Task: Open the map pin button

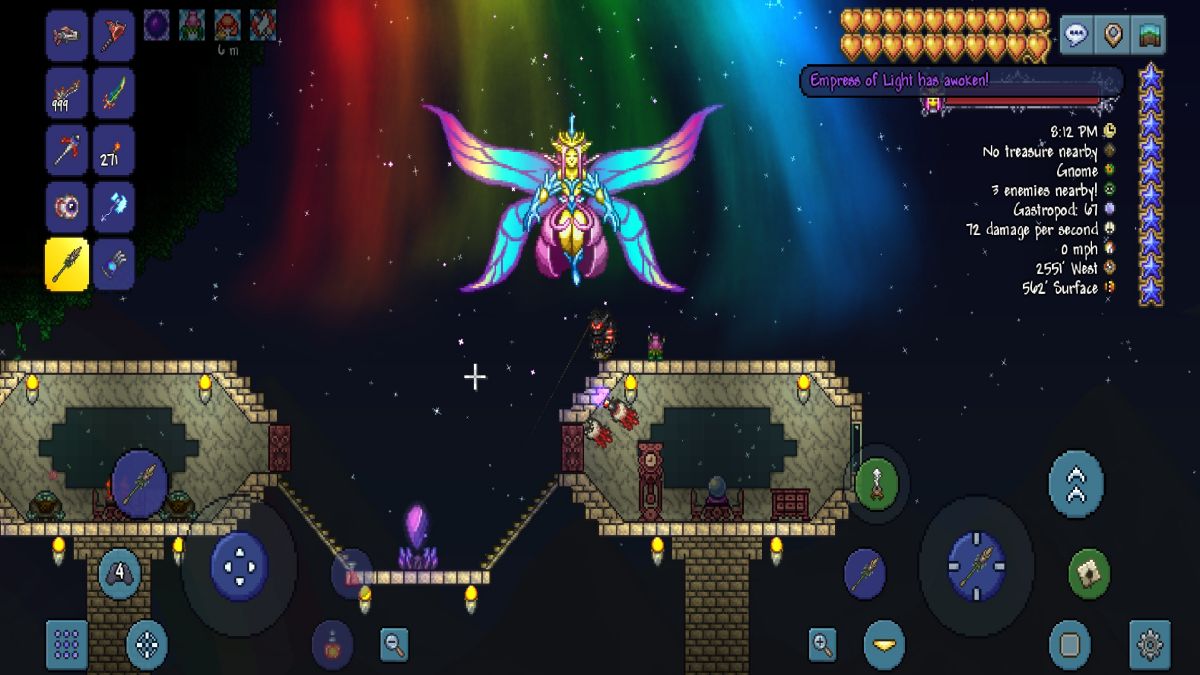Action: (x=1113, y=36)
